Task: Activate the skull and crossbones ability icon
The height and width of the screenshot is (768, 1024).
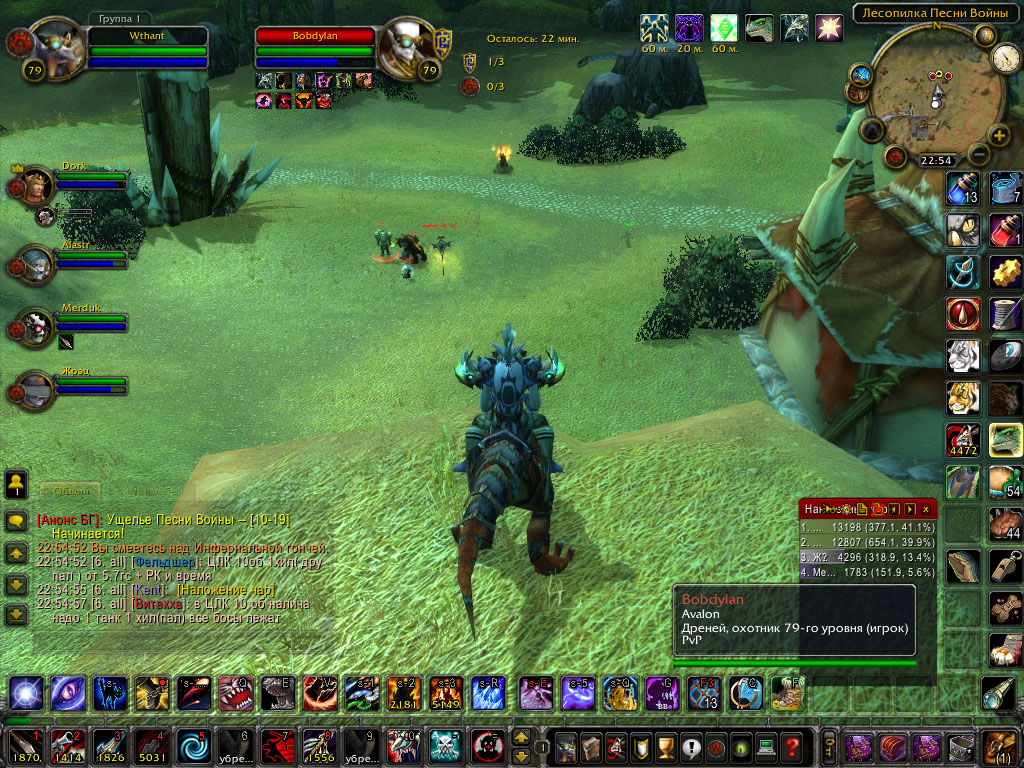Action: [444, 747]
